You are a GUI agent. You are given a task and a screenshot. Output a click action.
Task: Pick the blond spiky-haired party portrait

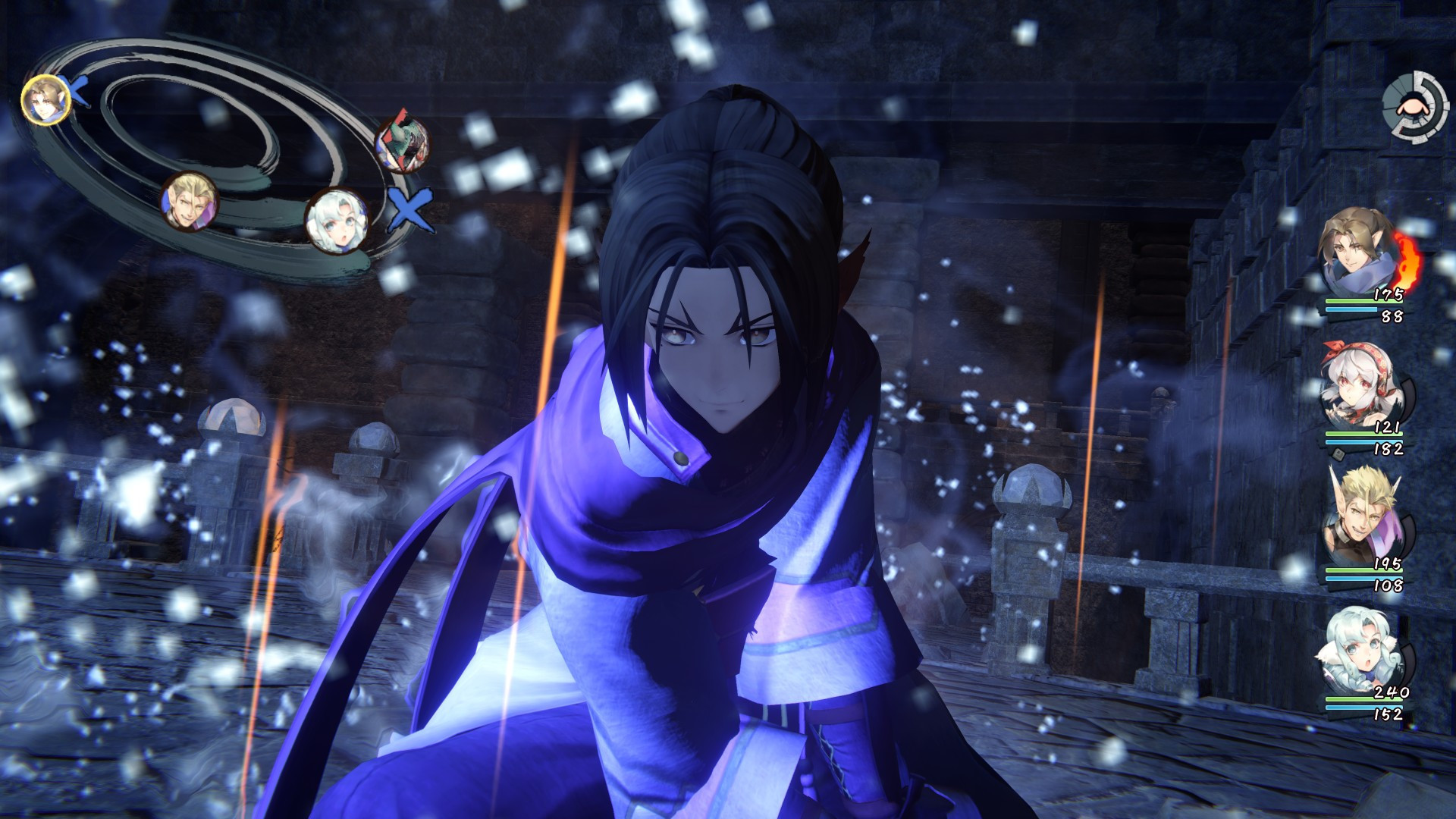(x=1359, y=519)
